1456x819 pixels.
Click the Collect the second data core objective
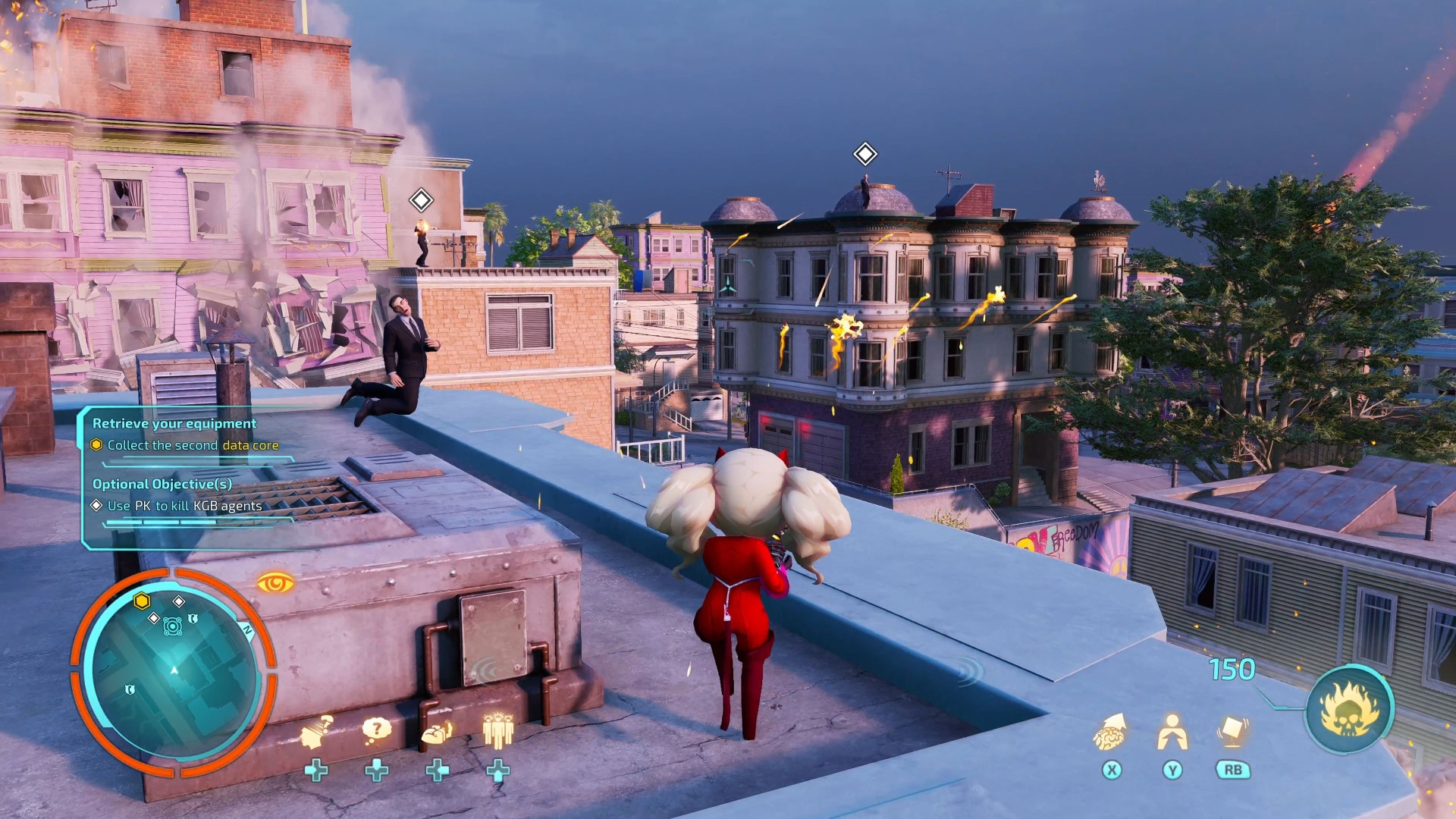click(x=193, y=445)
